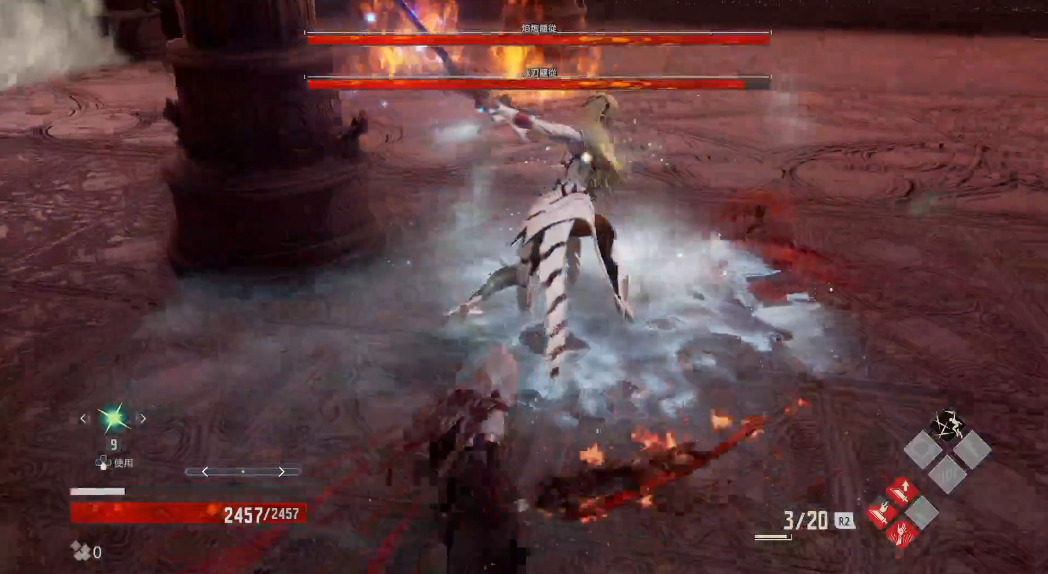Activate the sword with flame gift

pos(879,513)
